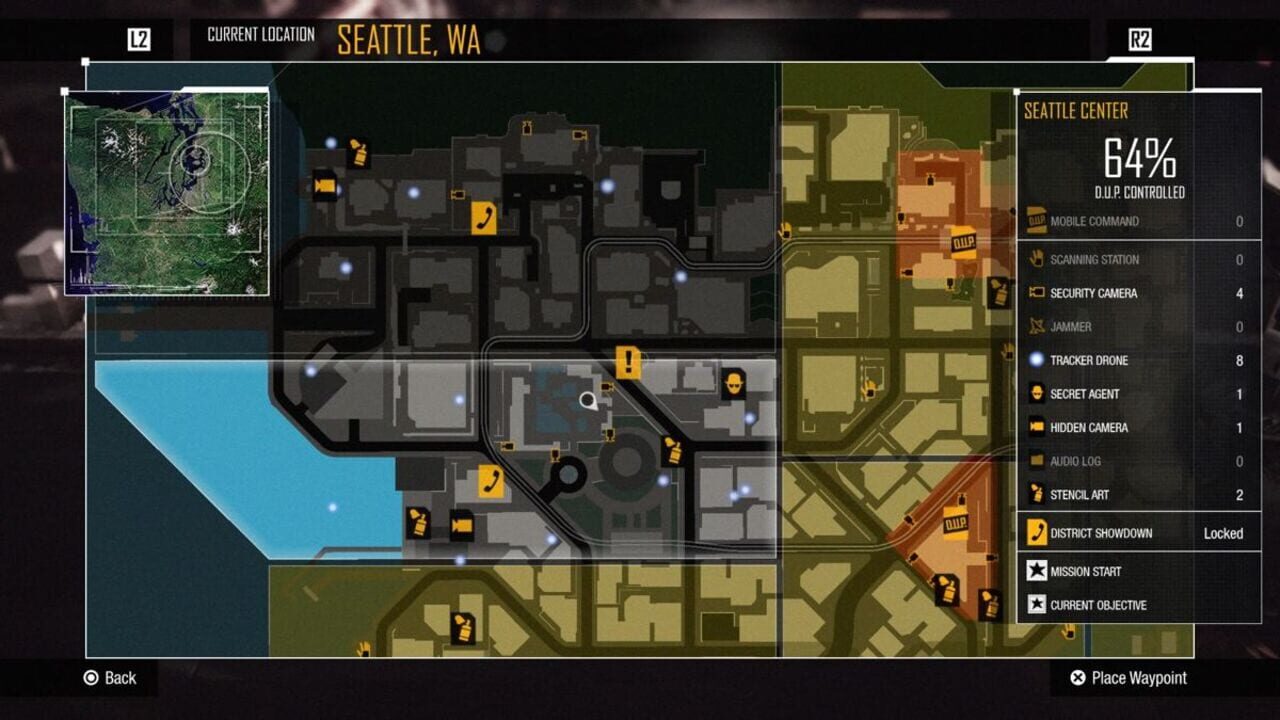
Task: Select the Scanning Station hand icon in the legend
Action: click(x=1035, y=260)
